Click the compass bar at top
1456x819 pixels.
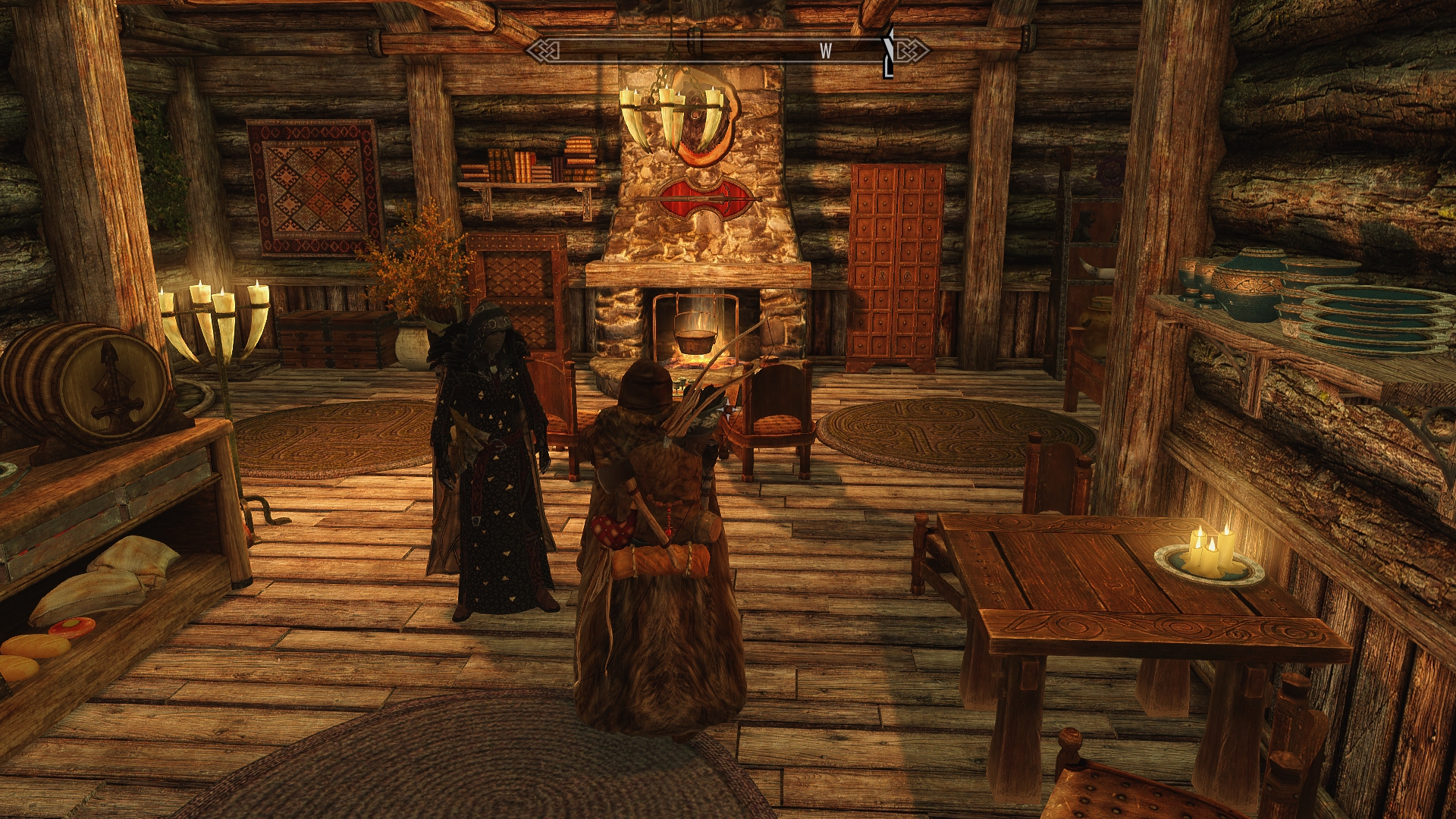coord(726,51)
